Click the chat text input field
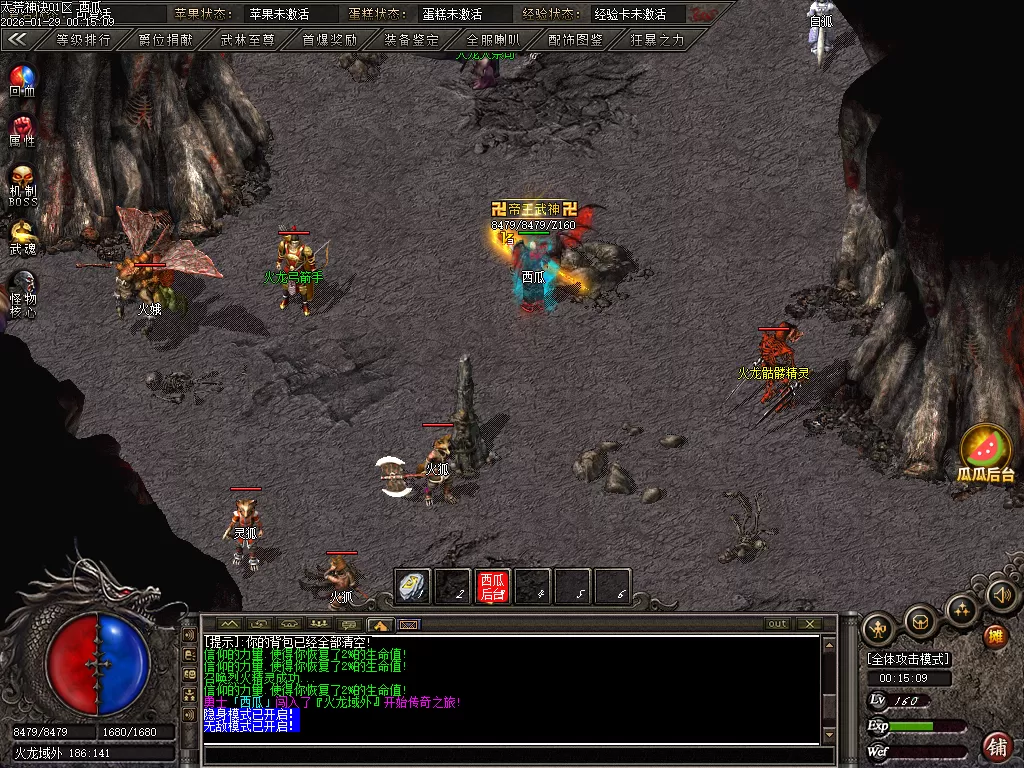This screenshot has height=768, width=1024. 510,755
